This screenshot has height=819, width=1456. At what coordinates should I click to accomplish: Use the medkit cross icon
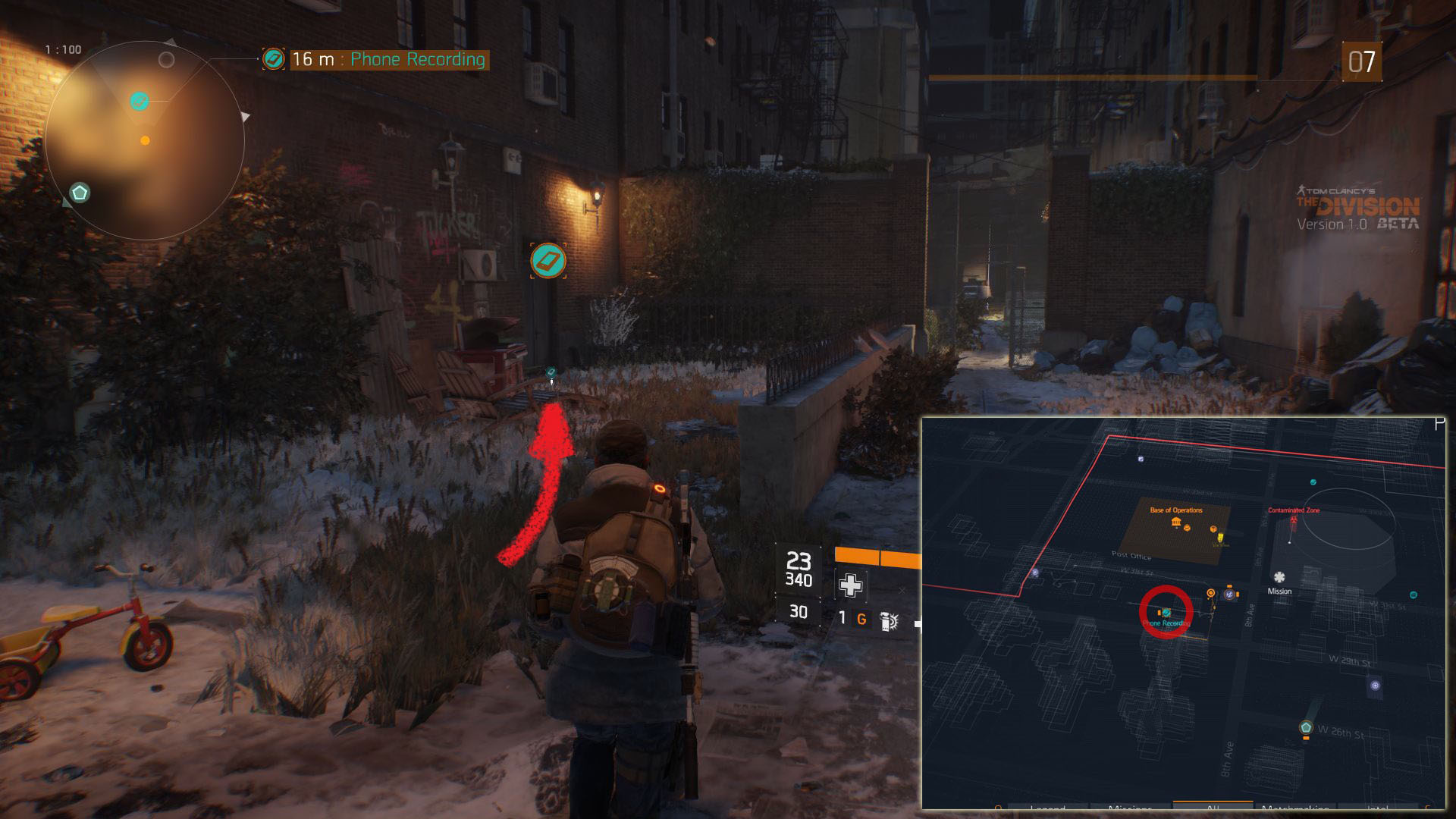tap(850, 585)
